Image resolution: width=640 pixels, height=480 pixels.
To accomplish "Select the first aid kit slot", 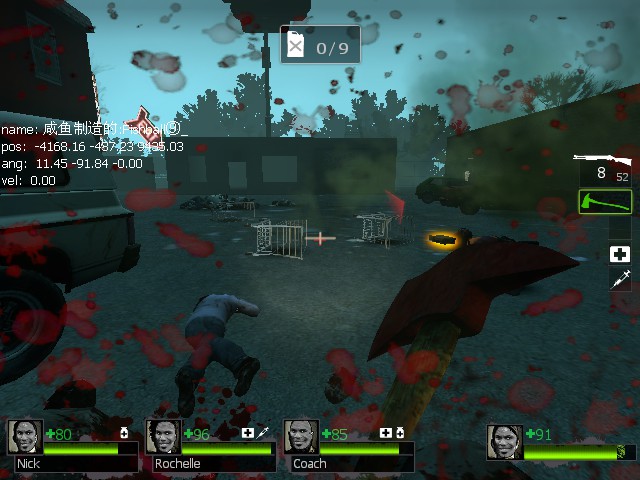I will (620, 254).
